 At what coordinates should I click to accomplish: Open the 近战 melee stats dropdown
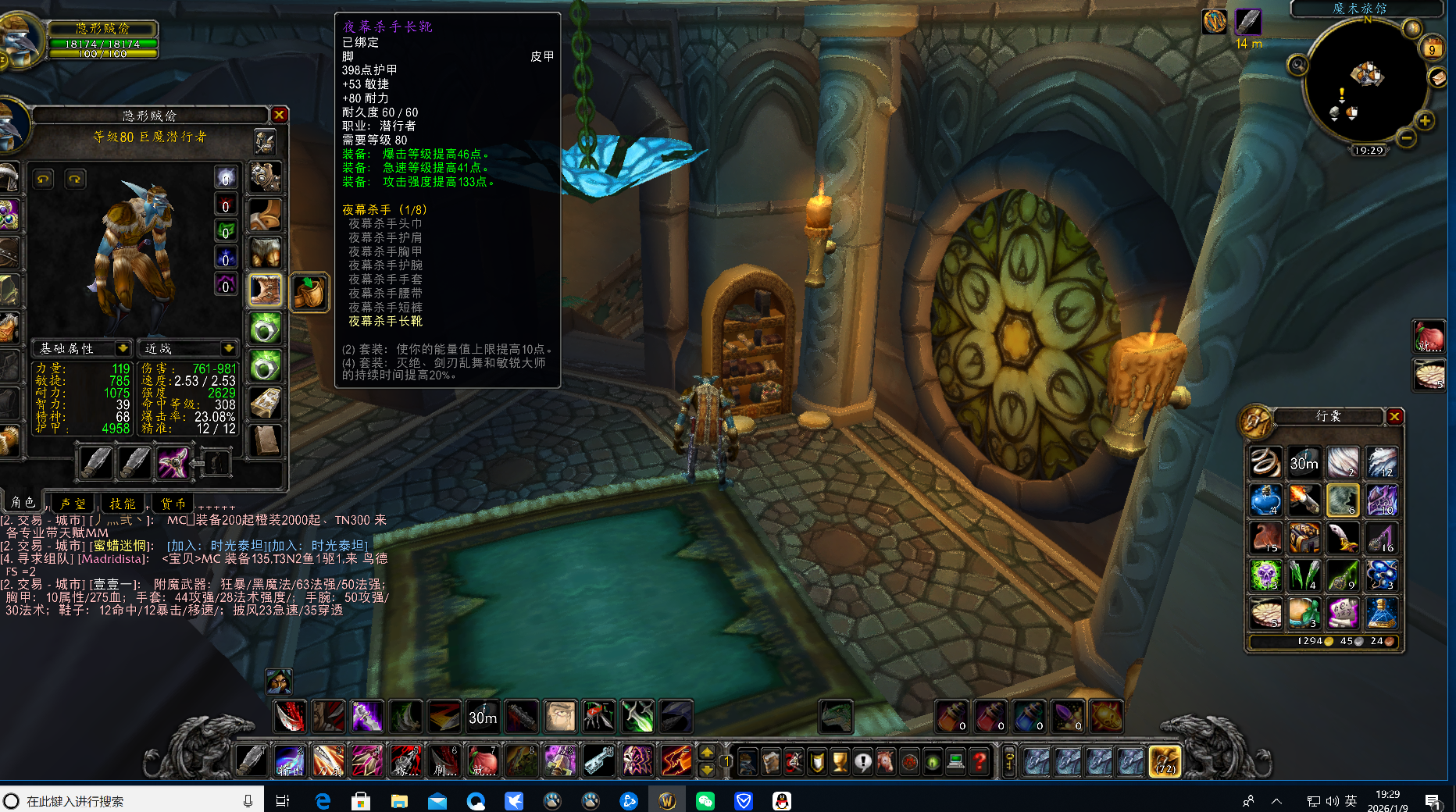click(228, 348)
